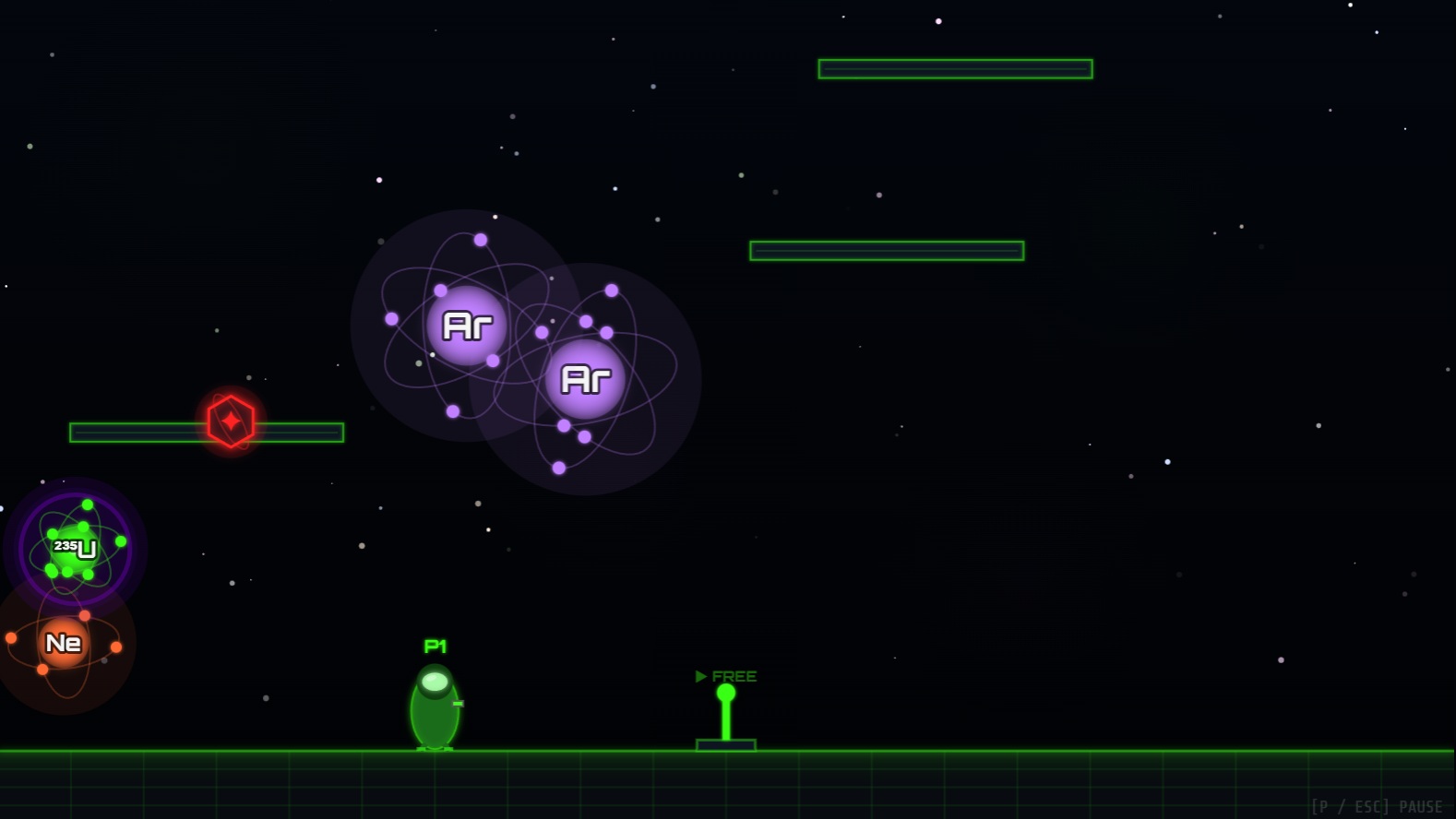Screen dimensions: 1456x819
Task: Click the green Uranium-235 atom
Action: pyautogui.click(x=74, y=549)
